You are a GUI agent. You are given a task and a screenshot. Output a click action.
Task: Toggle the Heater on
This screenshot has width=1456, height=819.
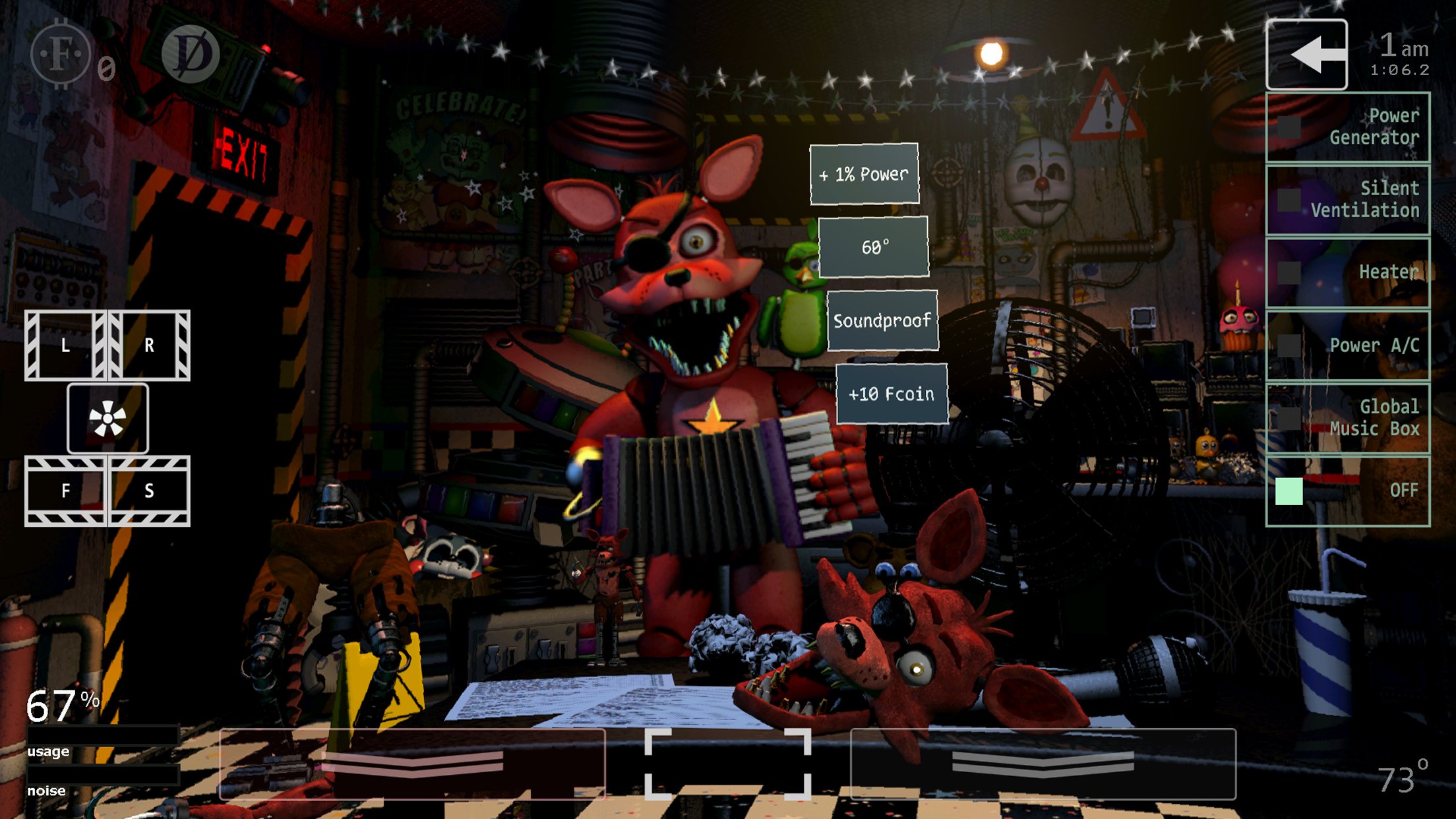pos(1347,271)
